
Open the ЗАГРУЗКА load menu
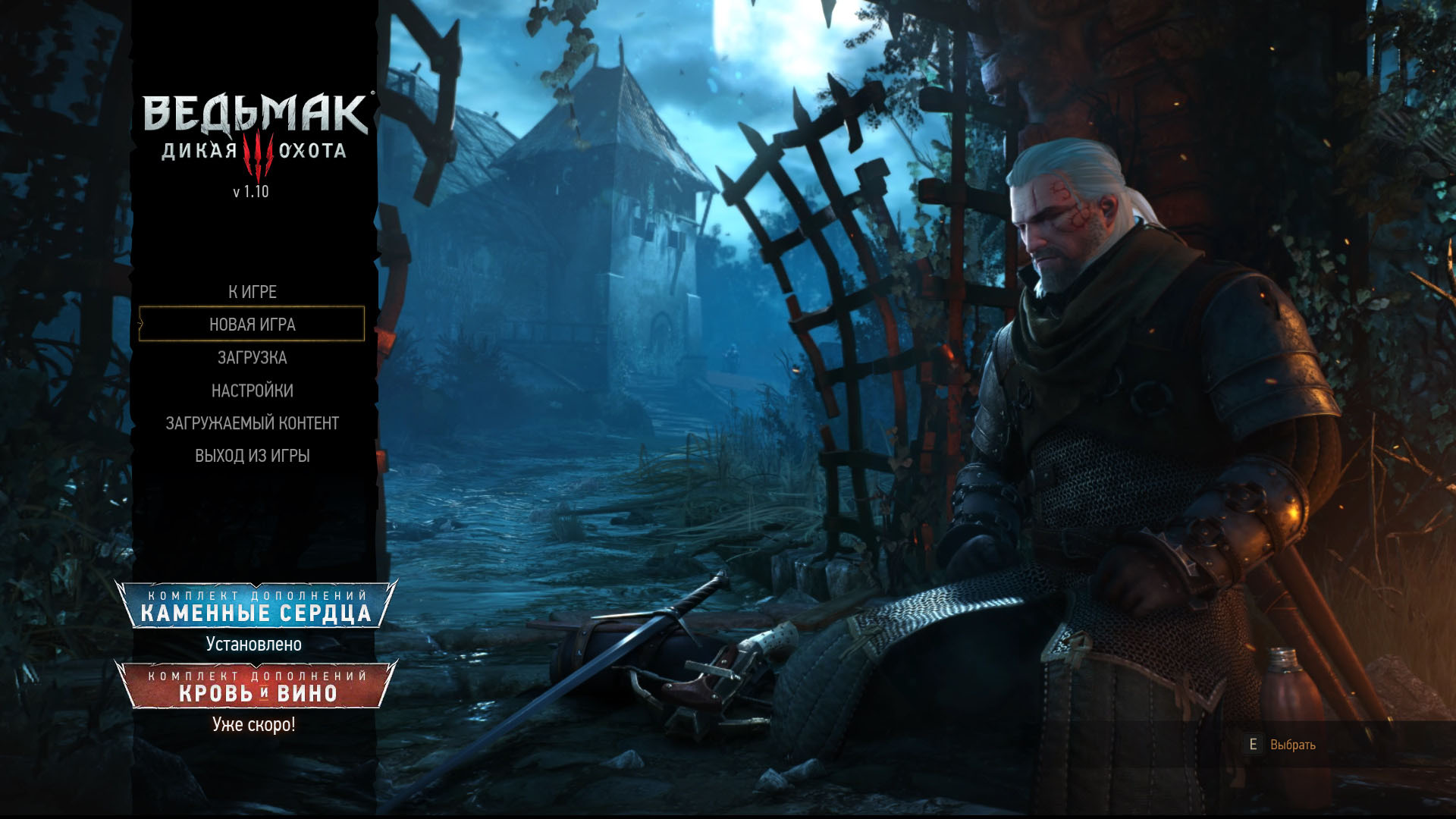(253, 357)
